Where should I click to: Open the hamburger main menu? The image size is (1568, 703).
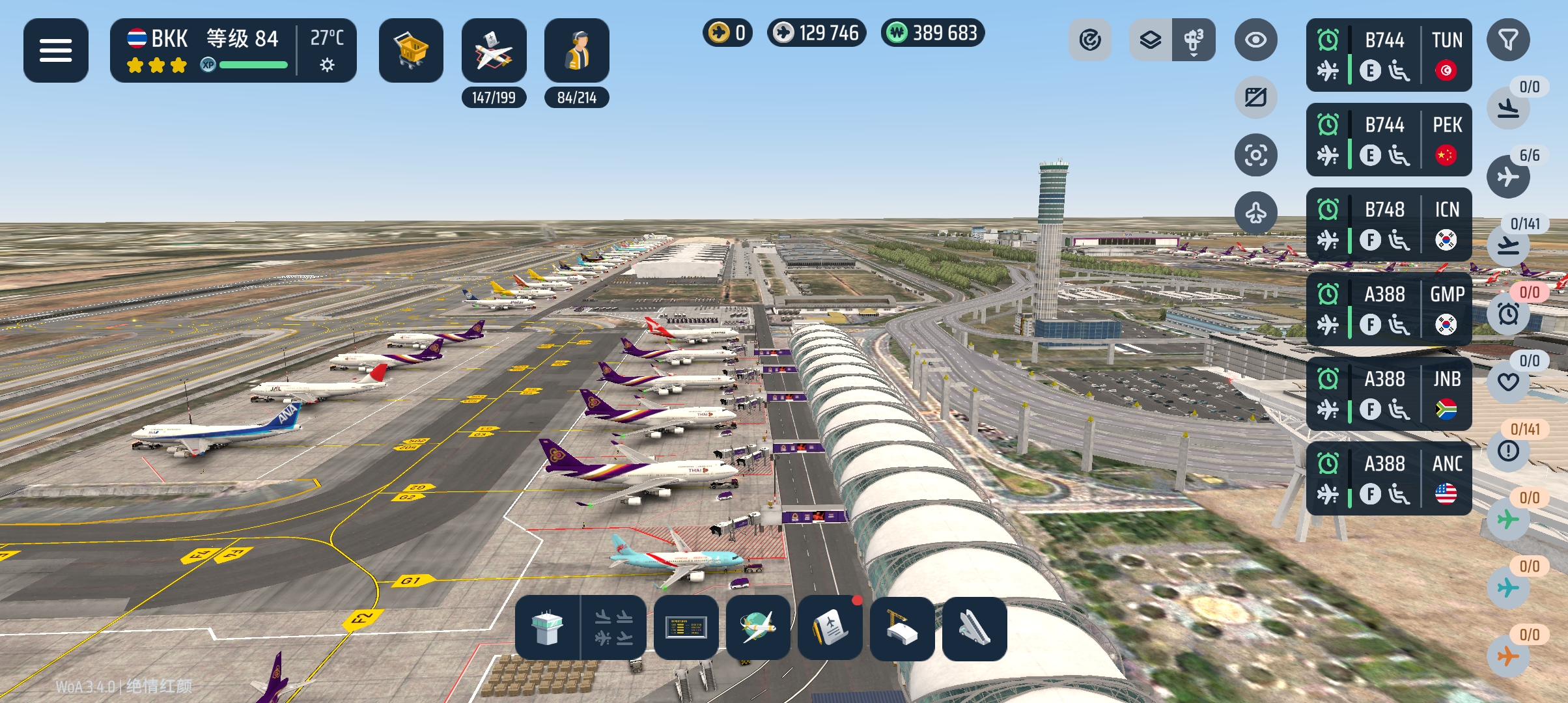(x=56, y=50)
